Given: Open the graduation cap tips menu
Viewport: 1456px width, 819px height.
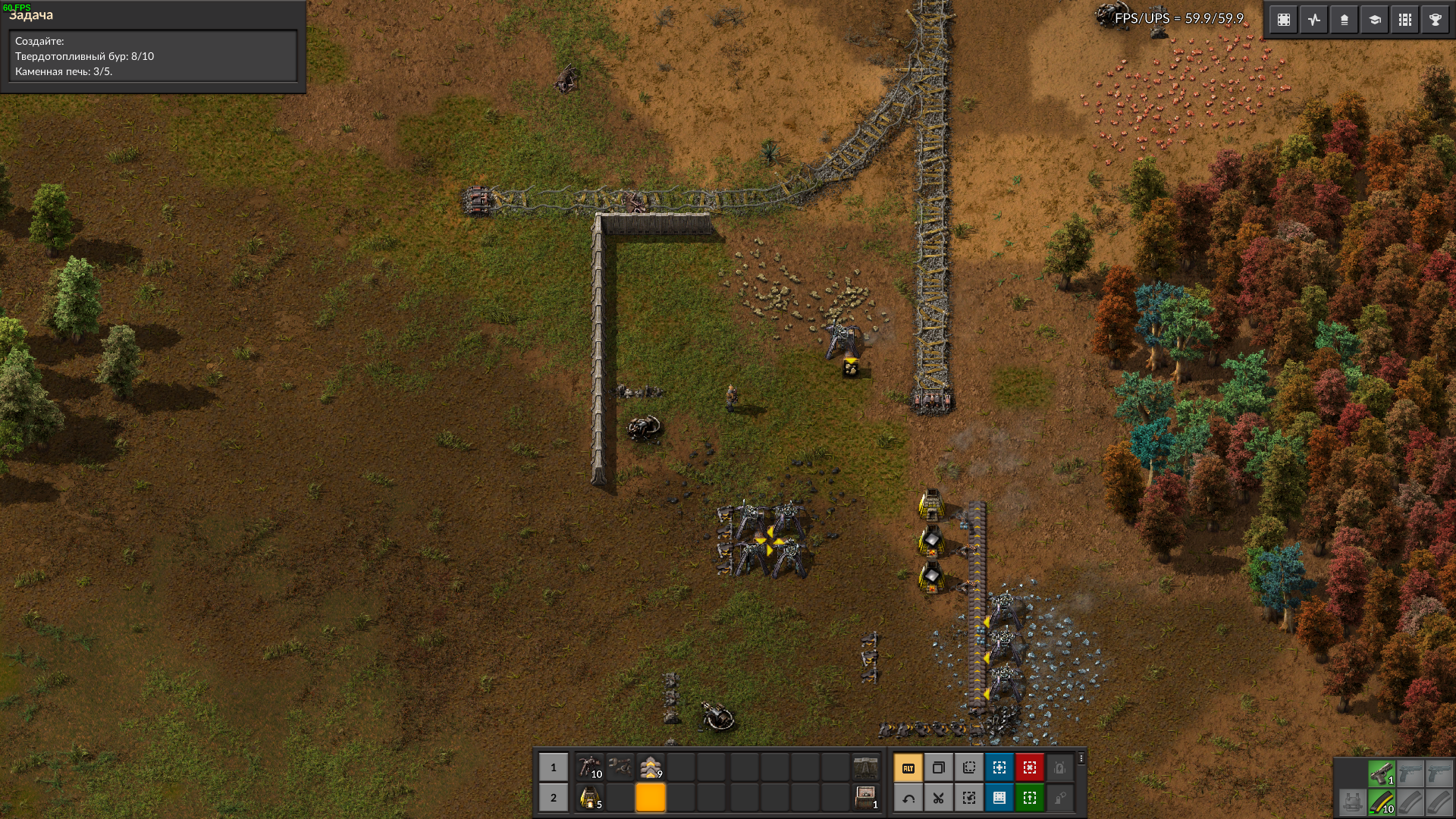Looking at the screenshot, I should (1375, 20).
